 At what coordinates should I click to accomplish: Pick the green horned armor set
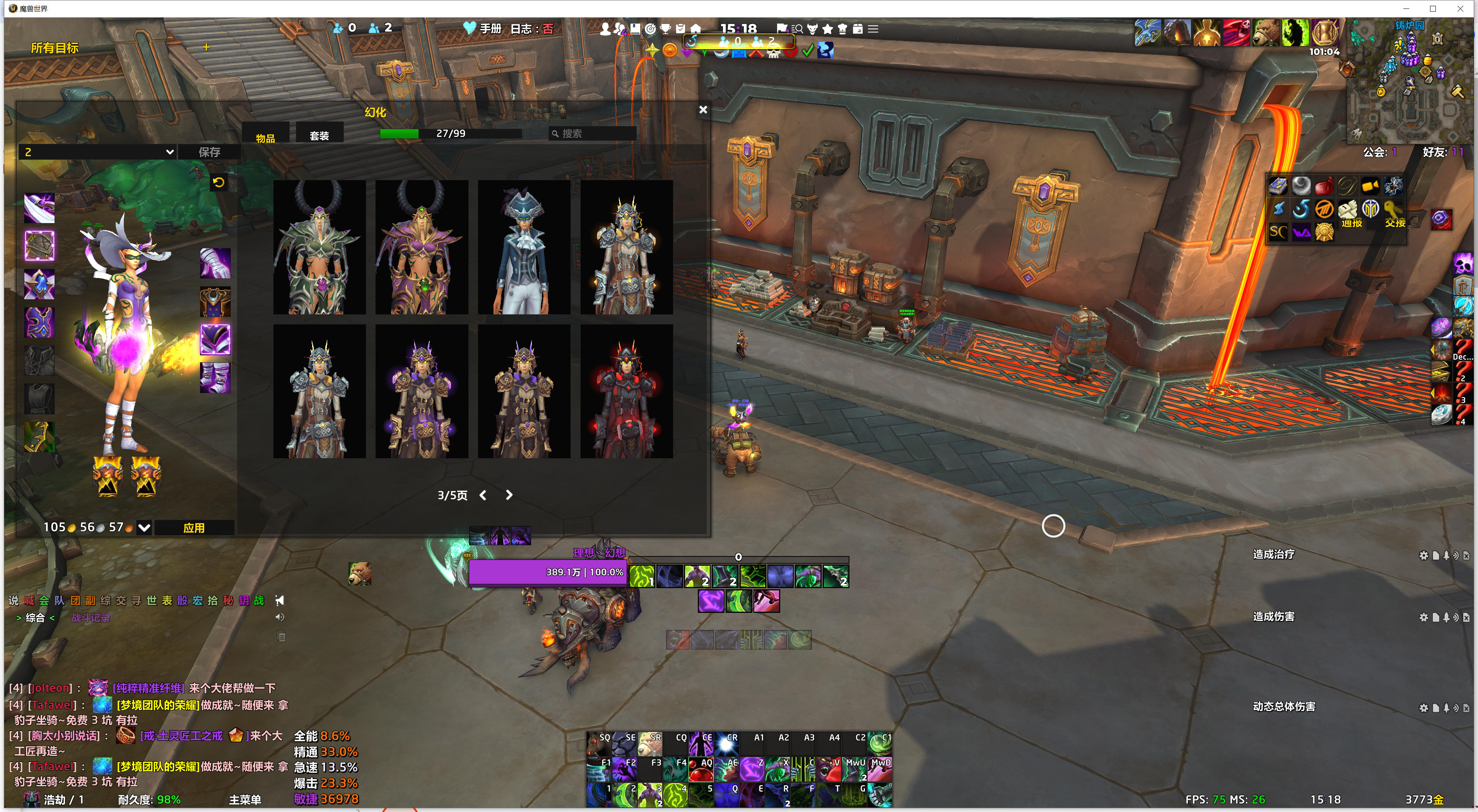(319, 248)
